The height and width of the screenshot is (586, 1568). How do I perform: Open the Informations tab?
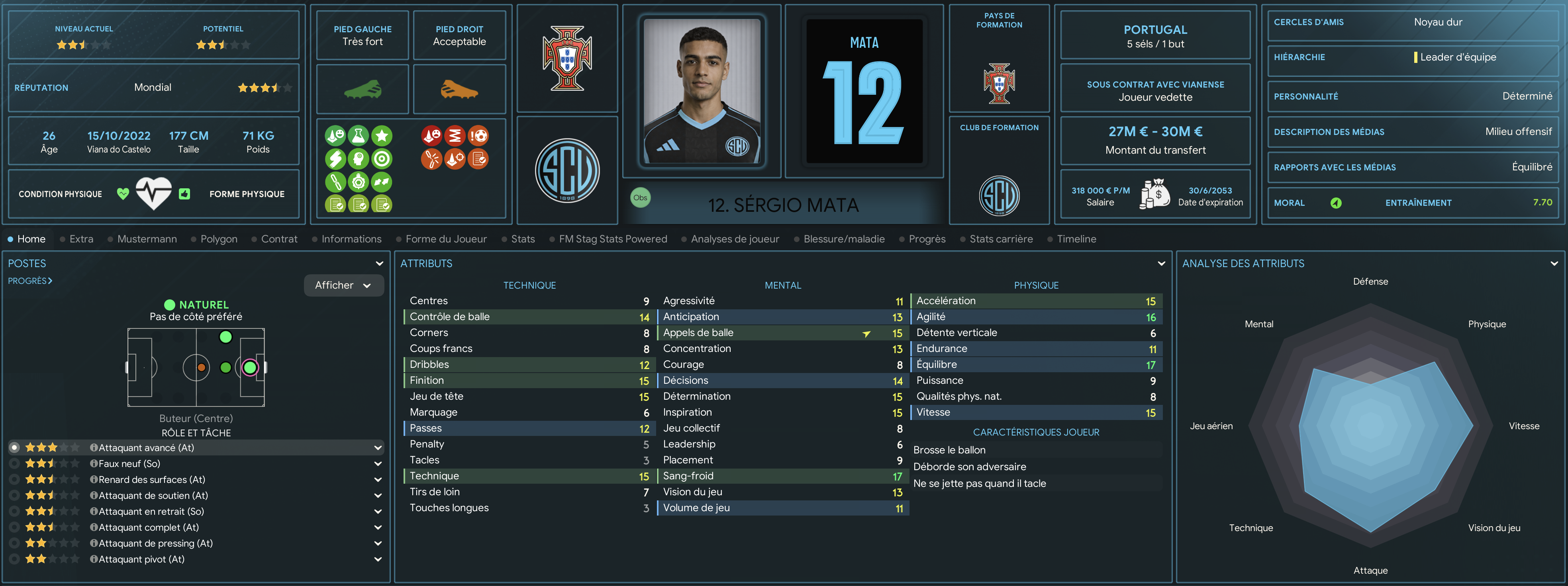[351, 239]
